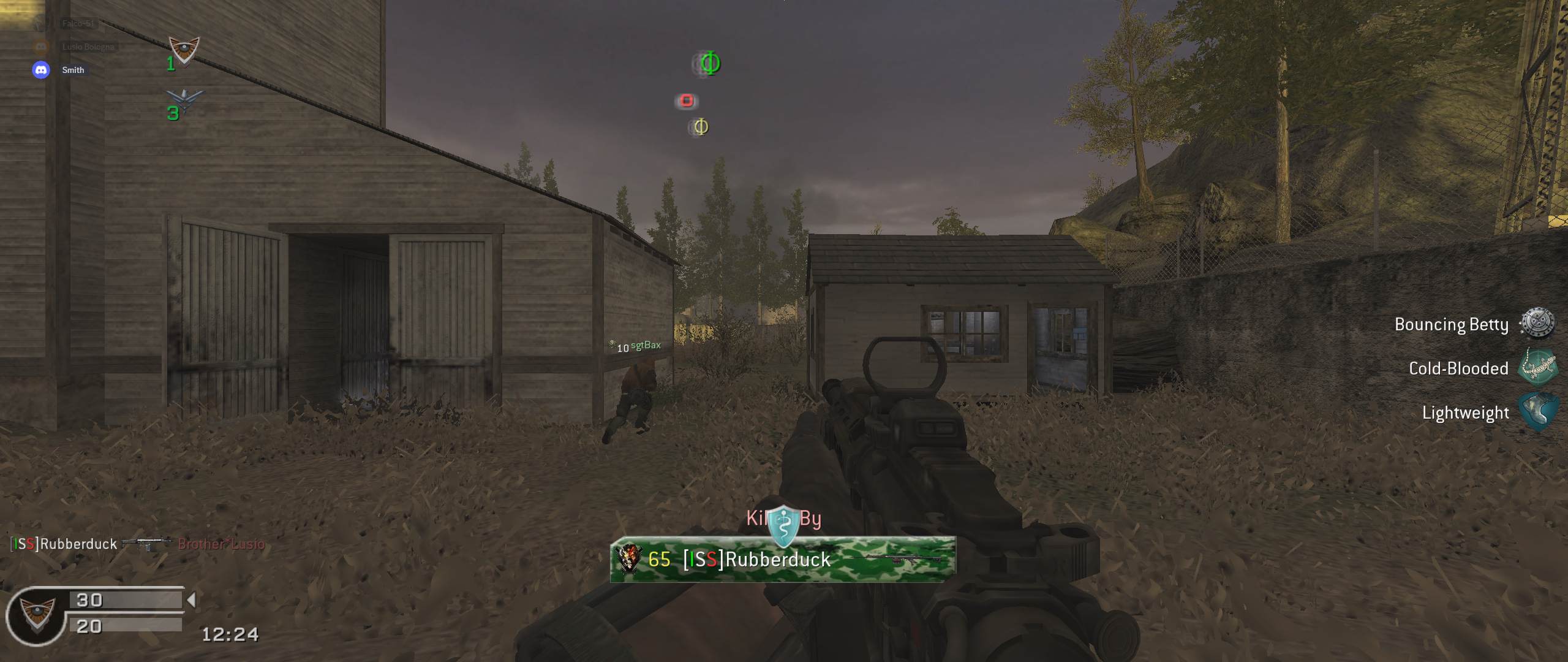Click the Bouncing Betty perk icon

1537,323
